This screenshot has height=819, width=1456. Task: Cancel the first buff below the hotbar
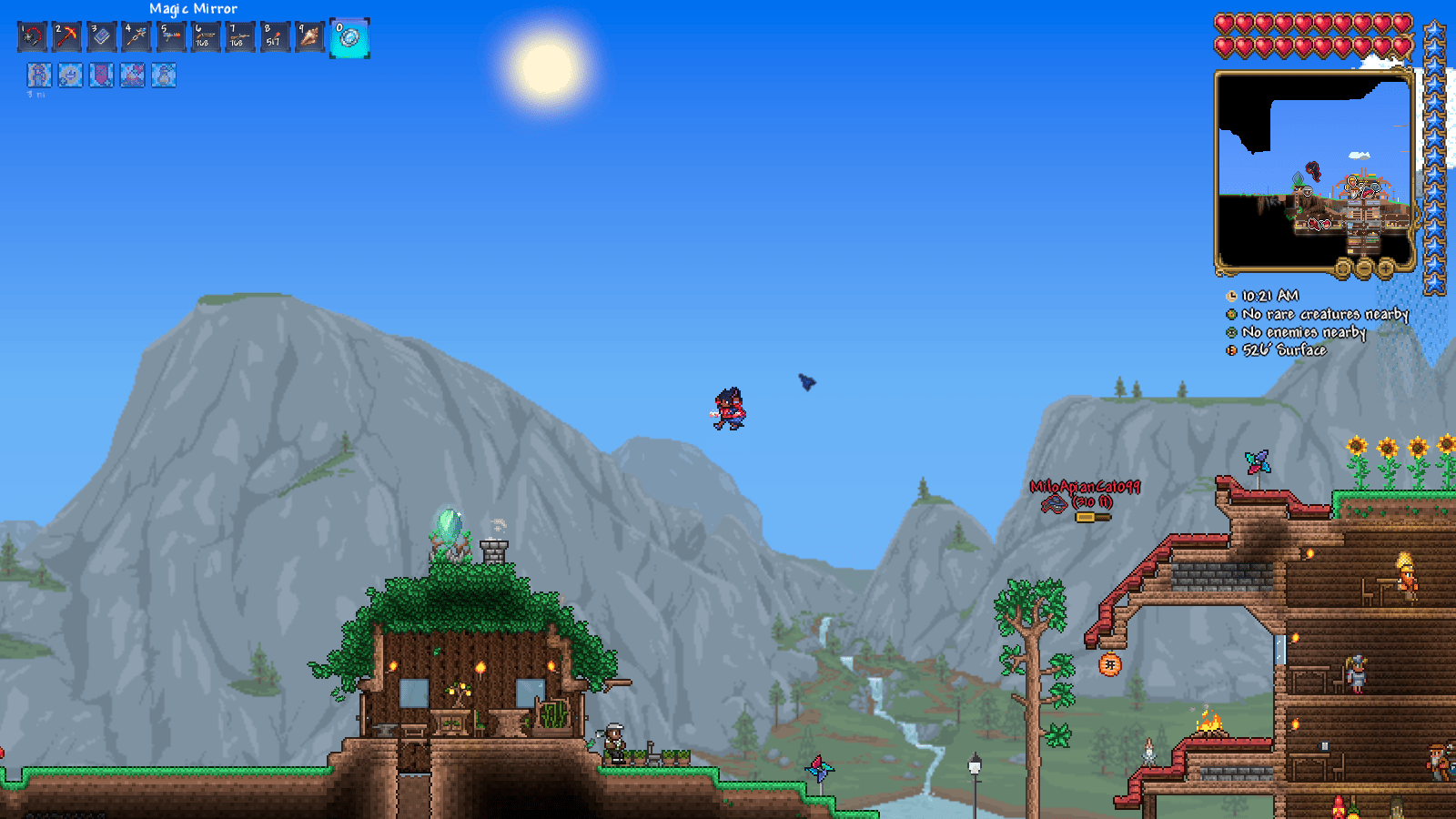click(x=38, y=76)
